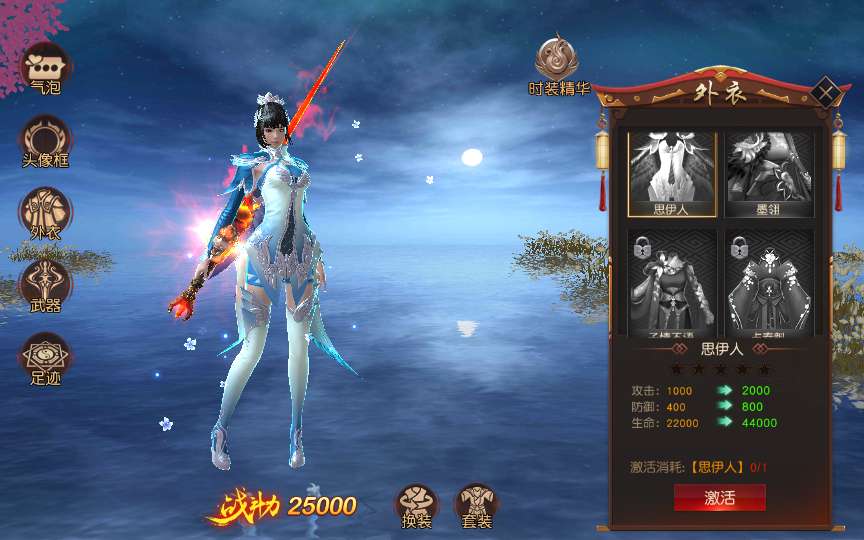The height and width of the screenshot is (540, 864).
Task: Open the 气泡 chat bubble menu
Action: (46, 67)
